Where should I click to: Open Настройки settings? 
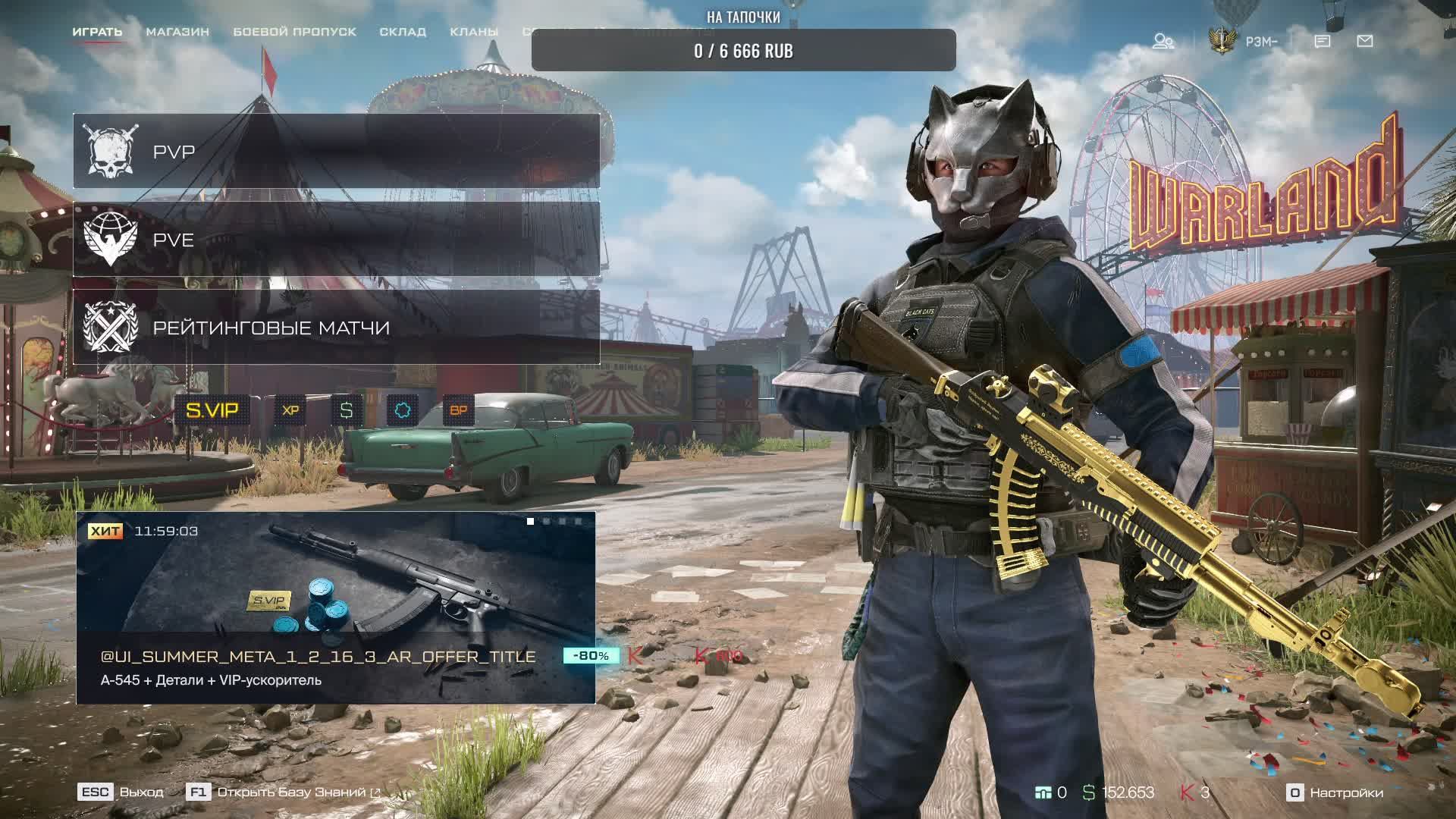[x=1336, y=792]
